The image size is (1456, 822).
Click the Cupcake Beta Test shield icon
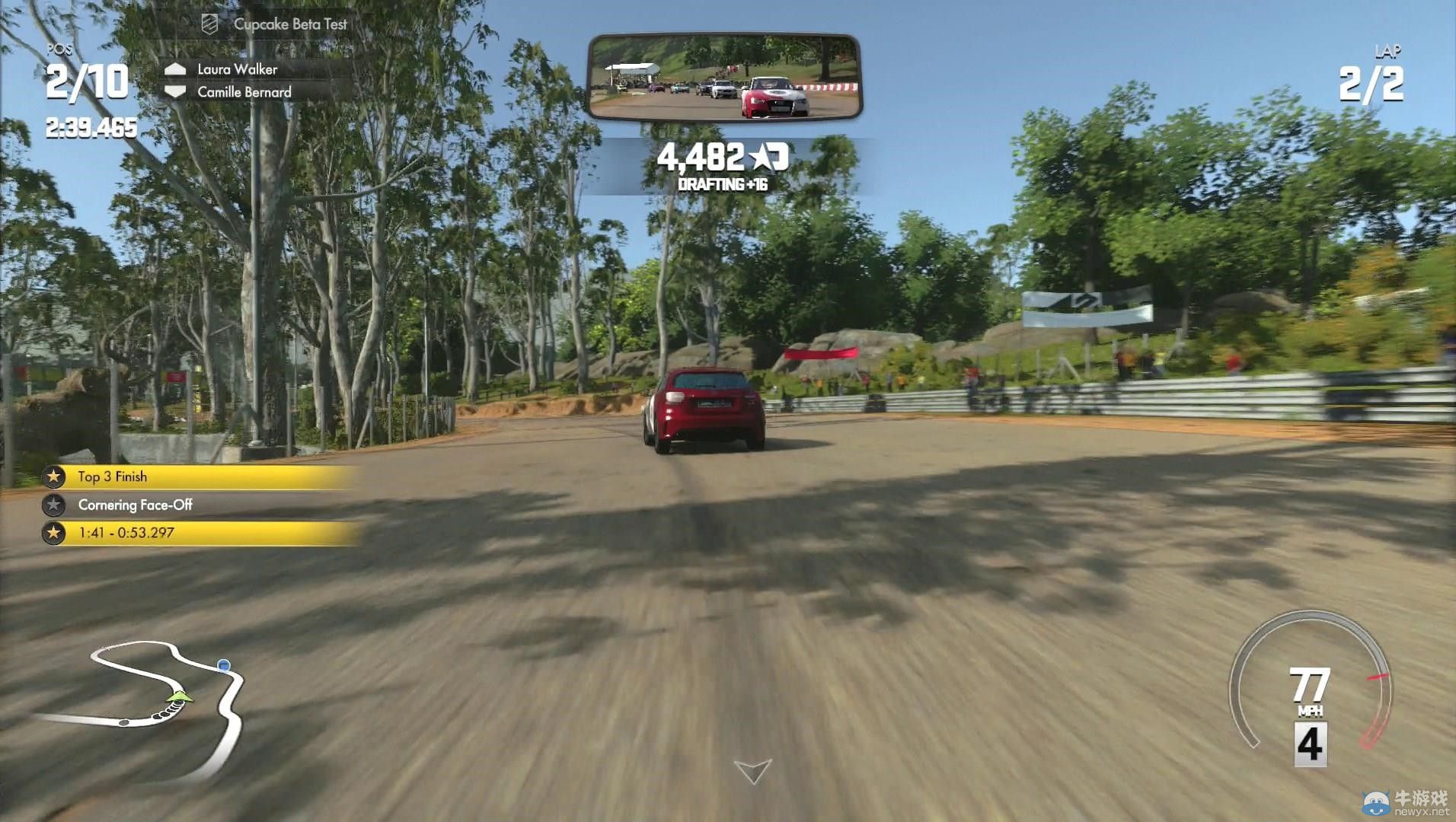[x=208, y=24]
